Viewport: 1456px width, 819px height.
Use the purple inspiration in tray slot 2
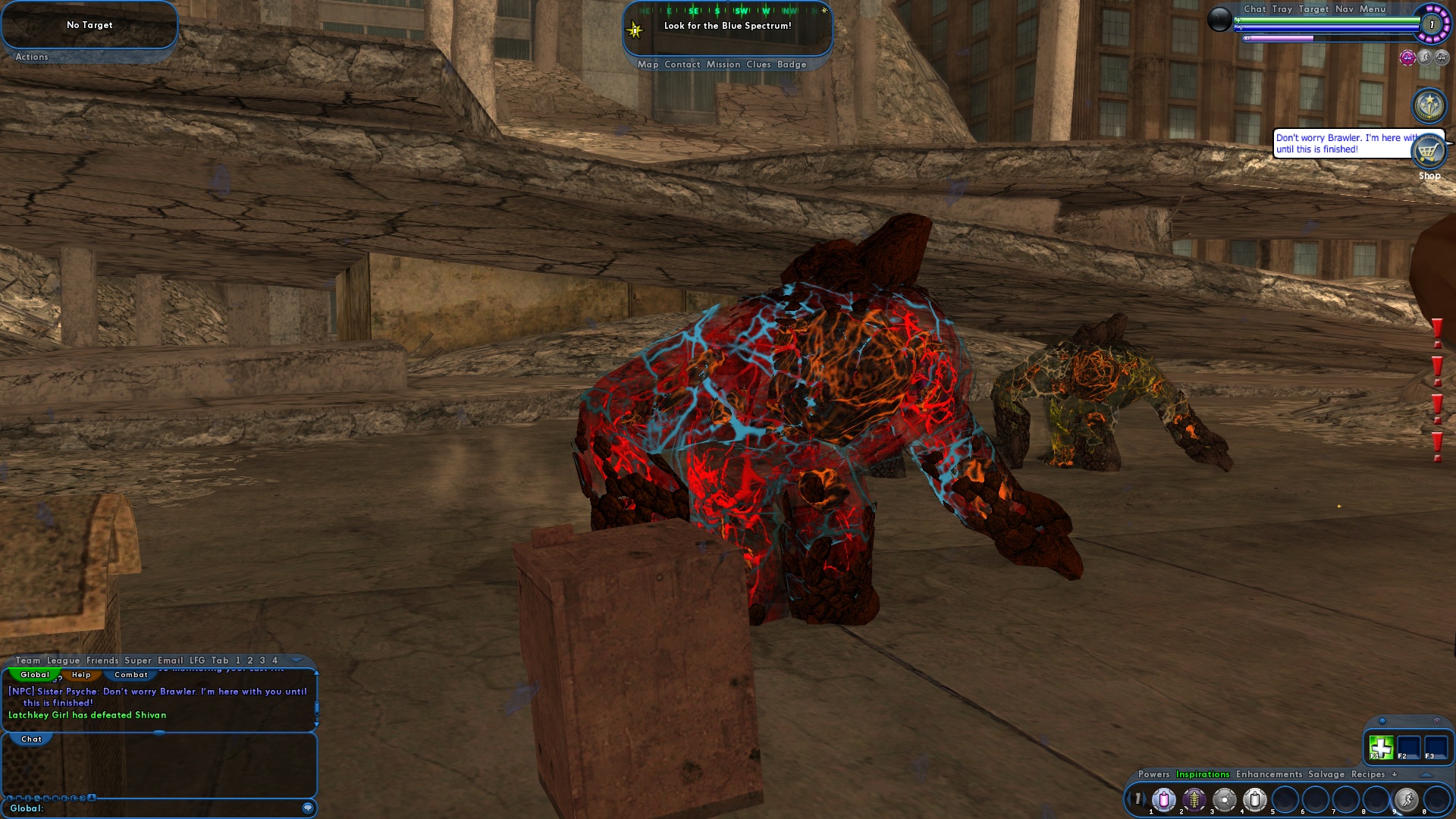point(1194,800)
